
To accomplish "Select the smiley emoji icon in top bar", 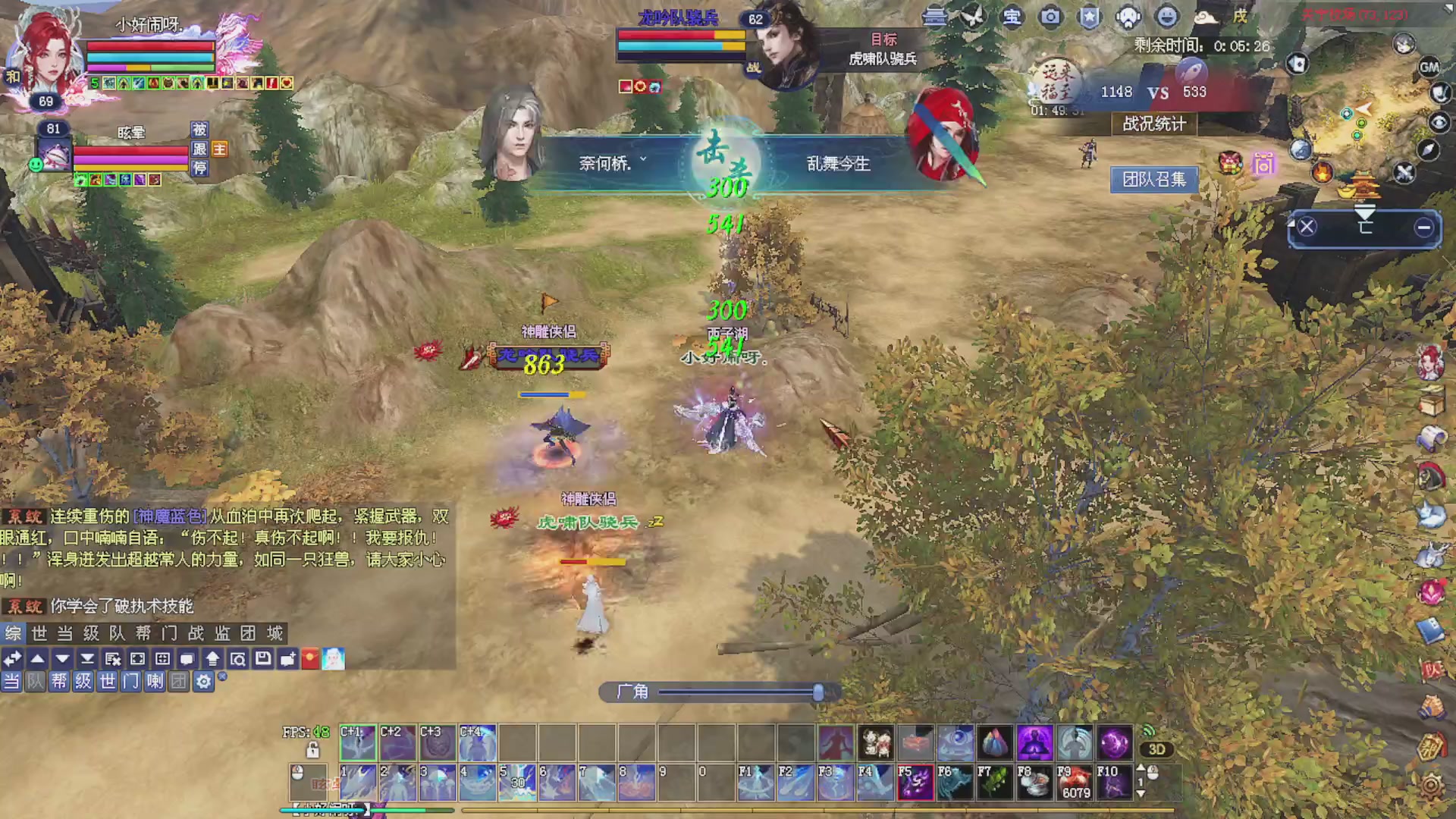I will 1166,17.
